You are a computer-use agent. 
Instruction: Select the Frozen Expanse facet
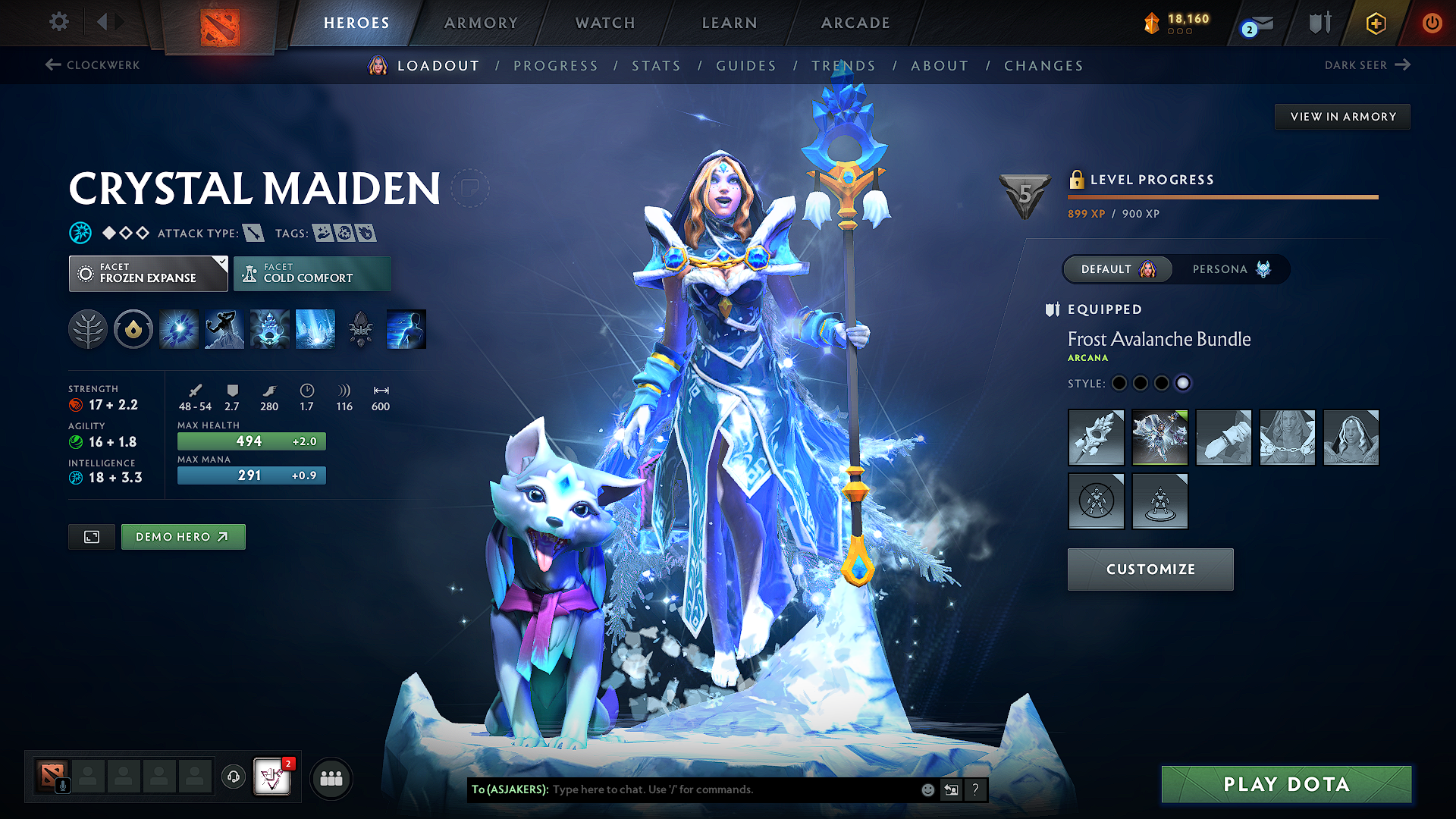148,274
